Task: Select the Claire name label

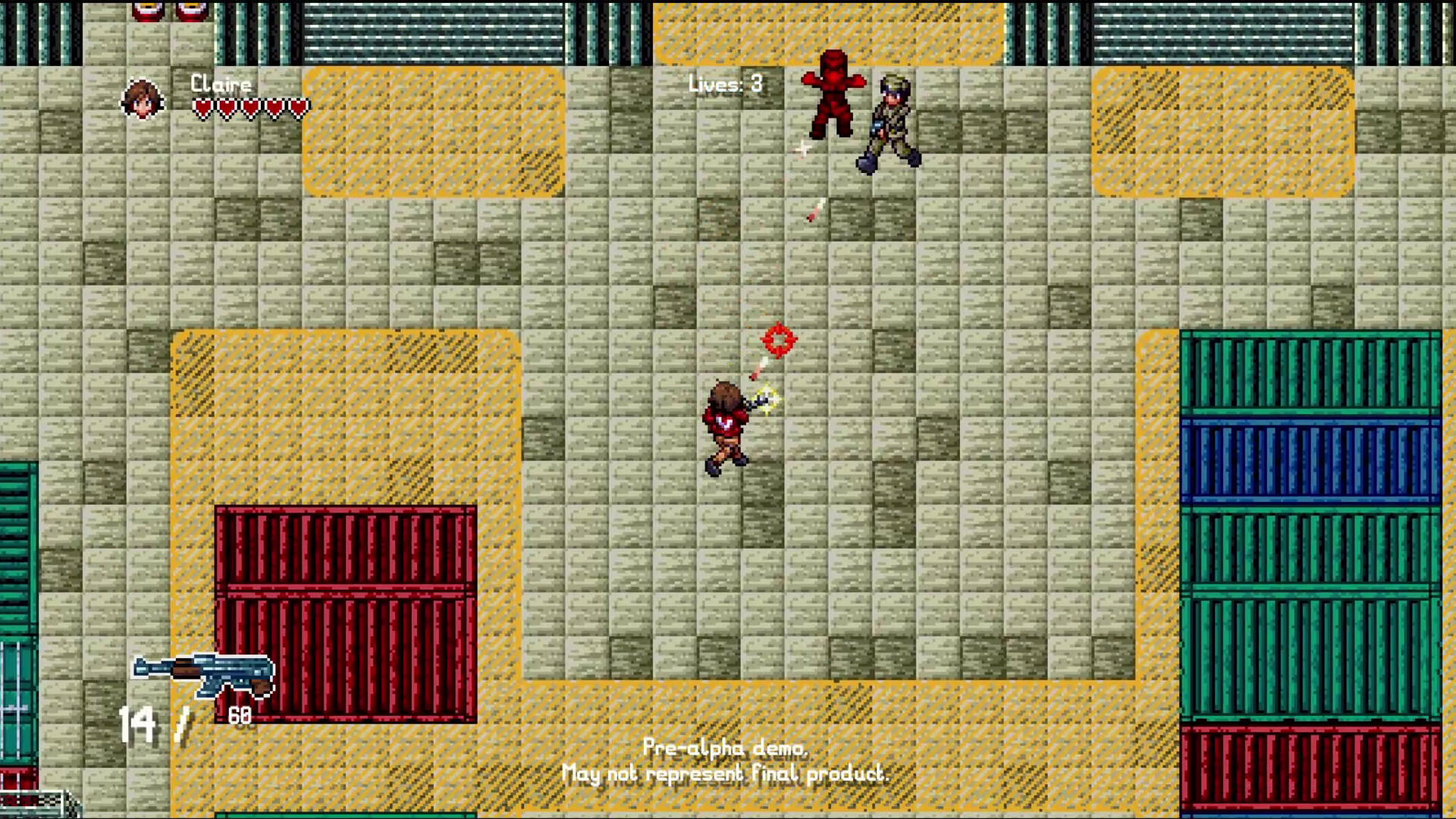Action: click(x=221, y=84)
